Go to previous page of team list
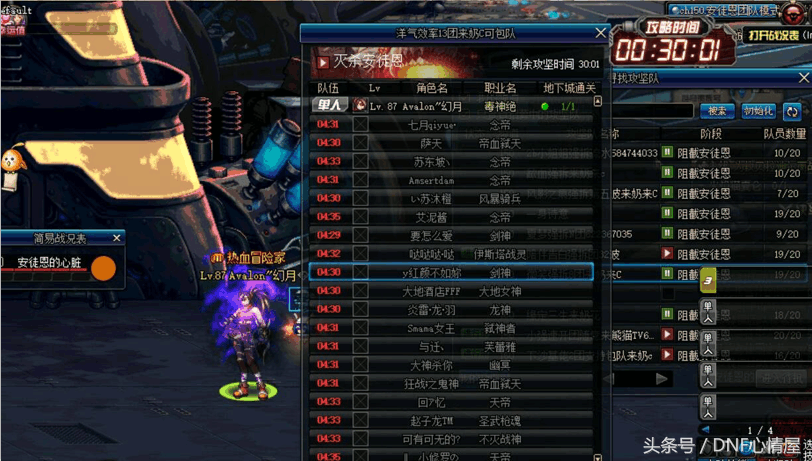This screenshot has height=461, width=812. click(x=706, y=431)
